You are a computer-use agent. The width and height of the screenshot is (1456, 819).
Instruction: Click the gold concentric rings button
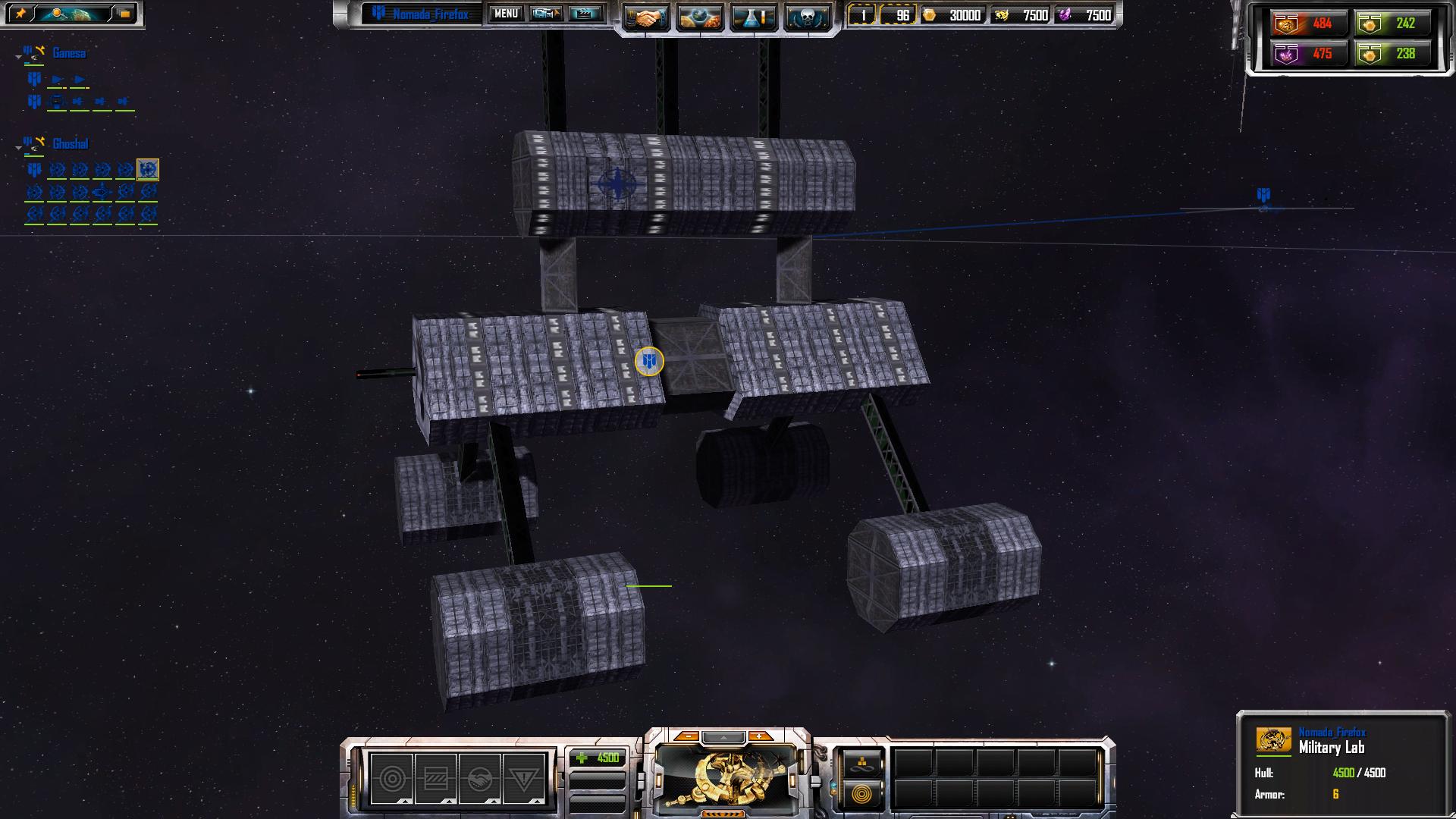coord(862,794)
